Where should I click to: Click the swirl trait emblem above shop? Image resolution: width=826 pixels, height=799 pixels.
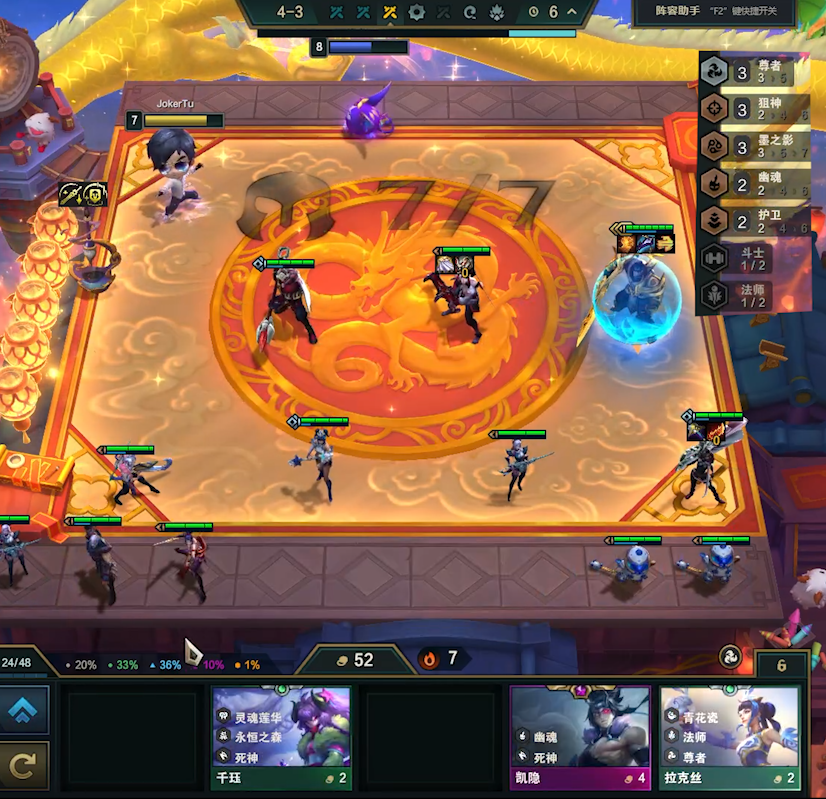tap(731, 657)
